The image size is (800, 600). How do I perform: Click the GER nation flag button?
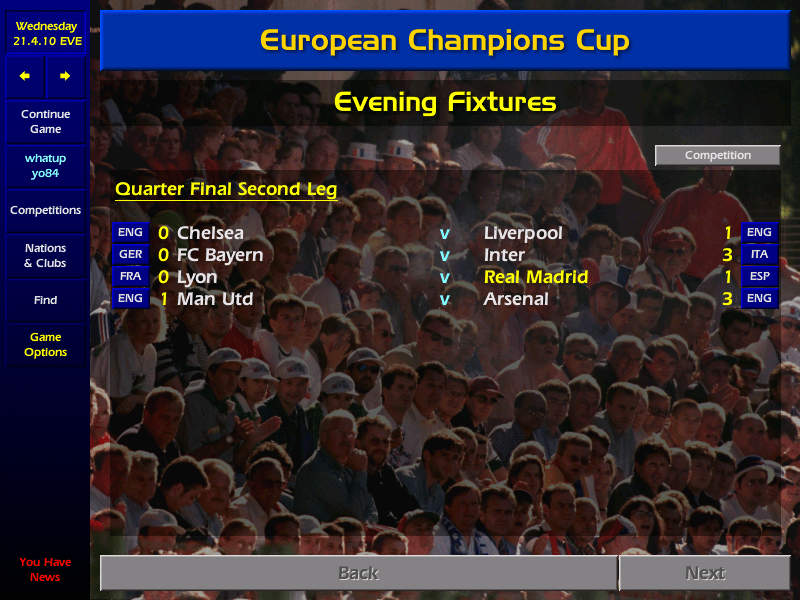(130, 255)
